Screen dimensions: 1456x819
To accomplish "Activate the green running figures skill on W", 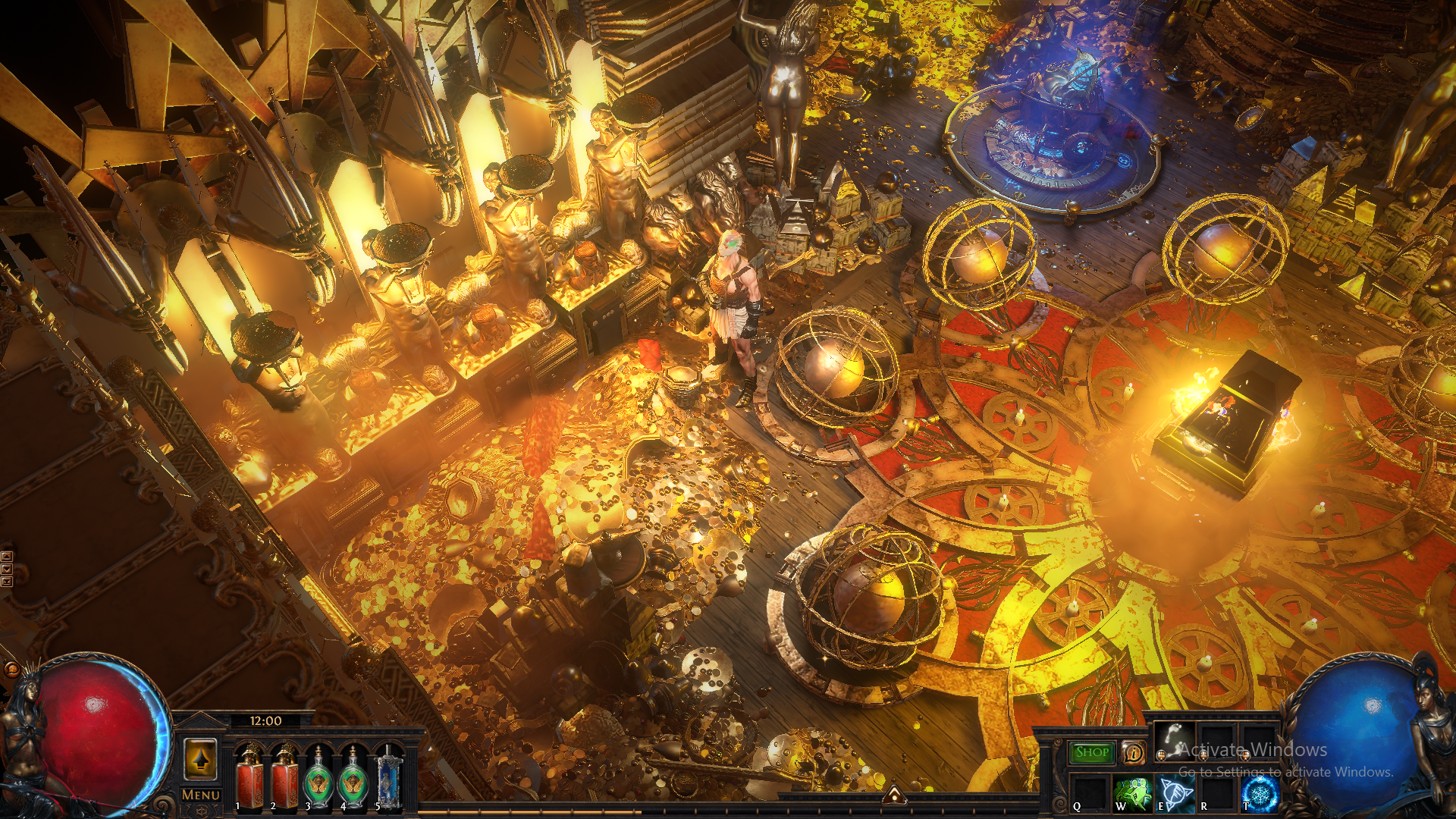I will coord(1132,793).
